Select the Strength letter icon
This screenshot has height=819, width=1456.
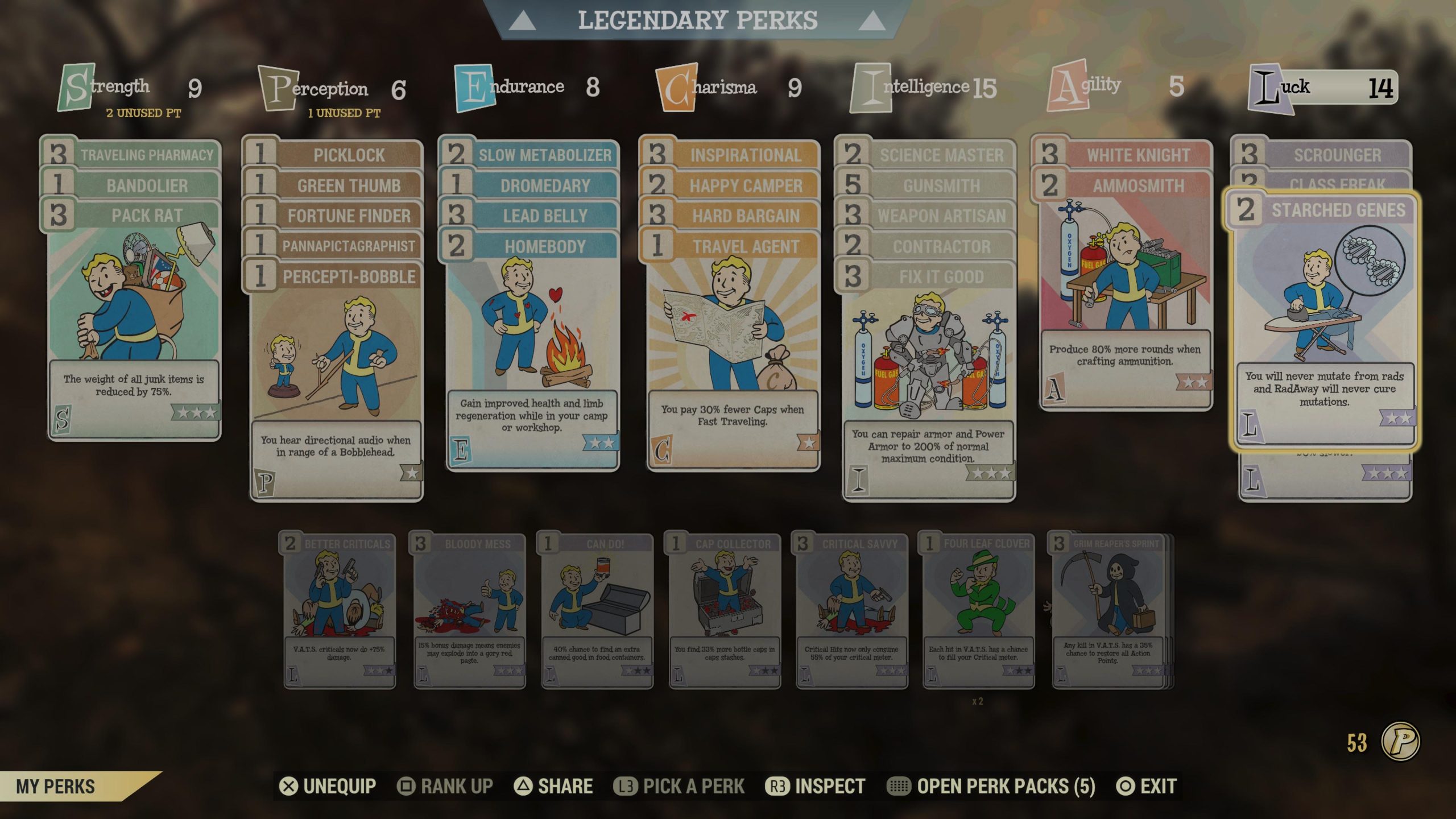[x=75, y=86]
